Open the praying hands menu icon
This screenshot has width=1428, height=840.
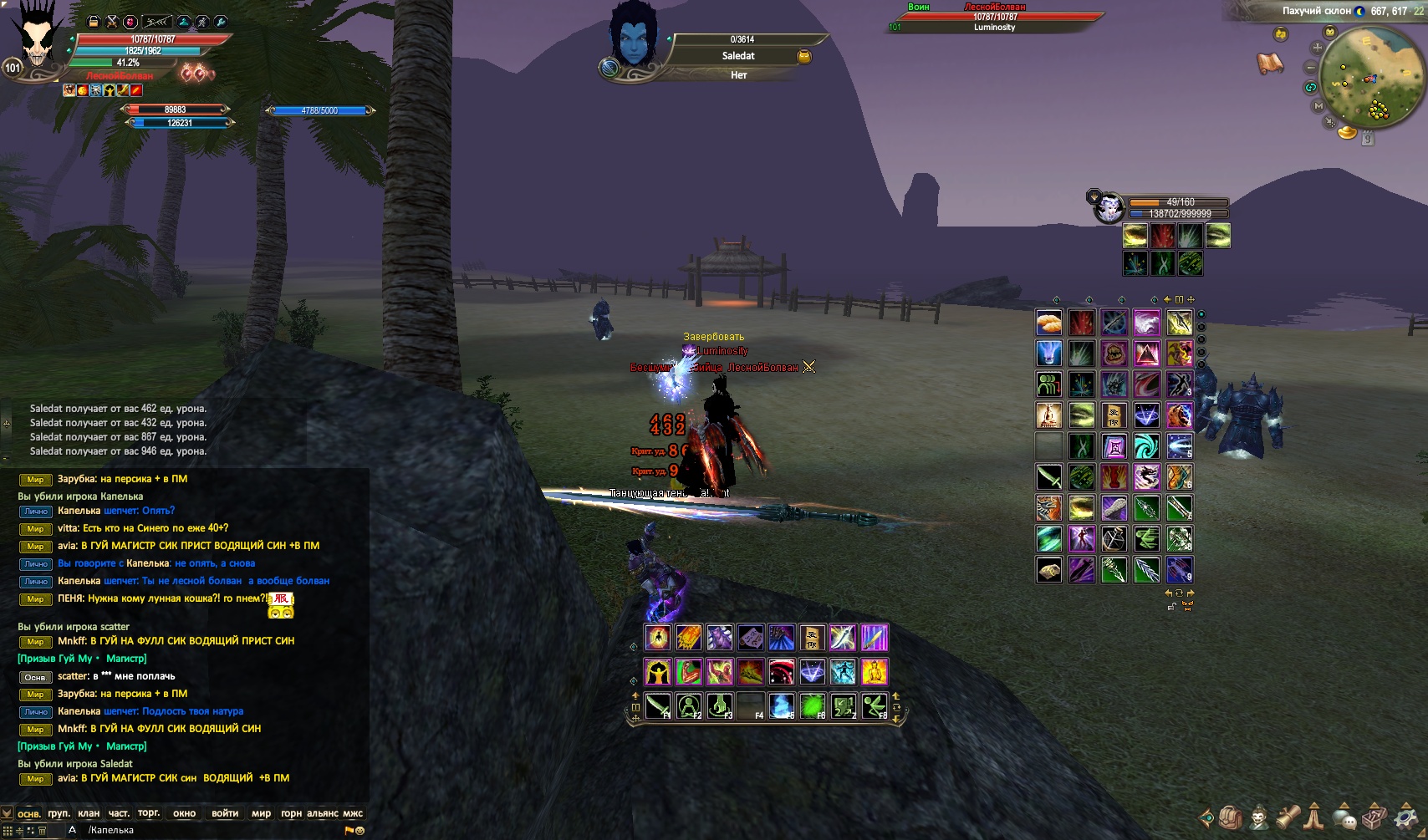click(x=1314, y=817)
